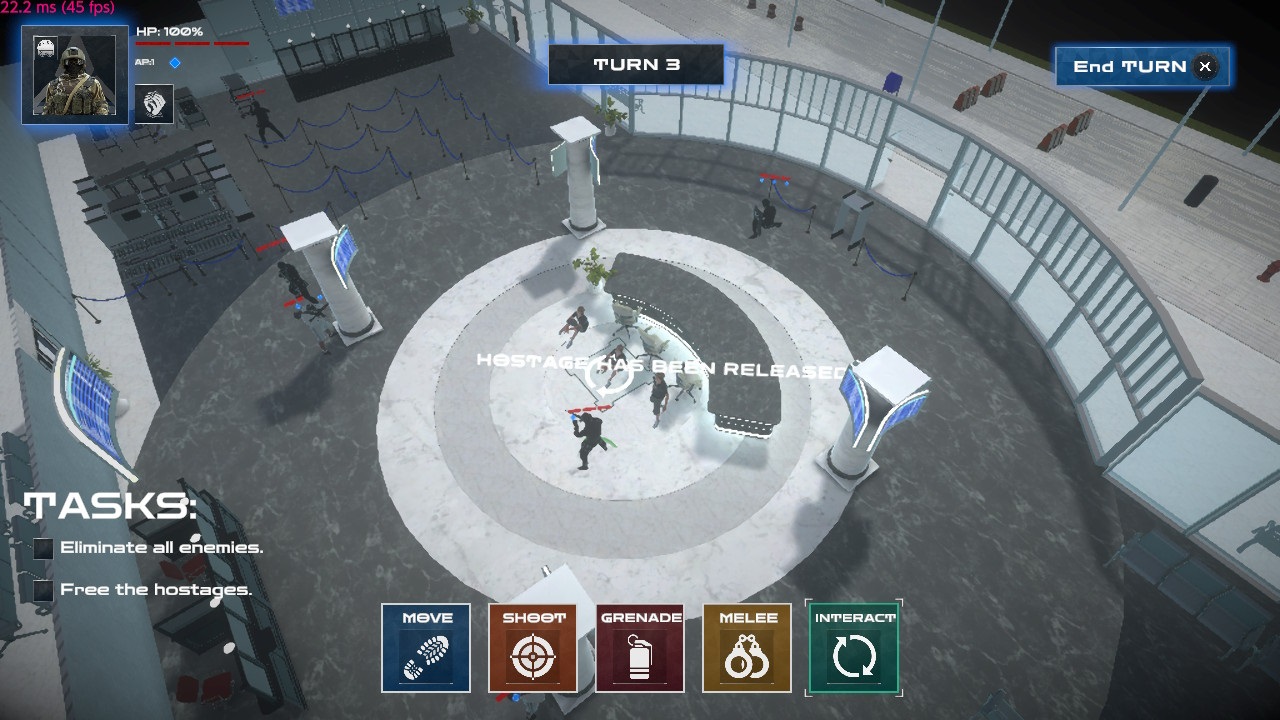The height and width of the screenshot is (720, 1280).
Task: Check the Free the hostages task box
Action: click(42, 590)
